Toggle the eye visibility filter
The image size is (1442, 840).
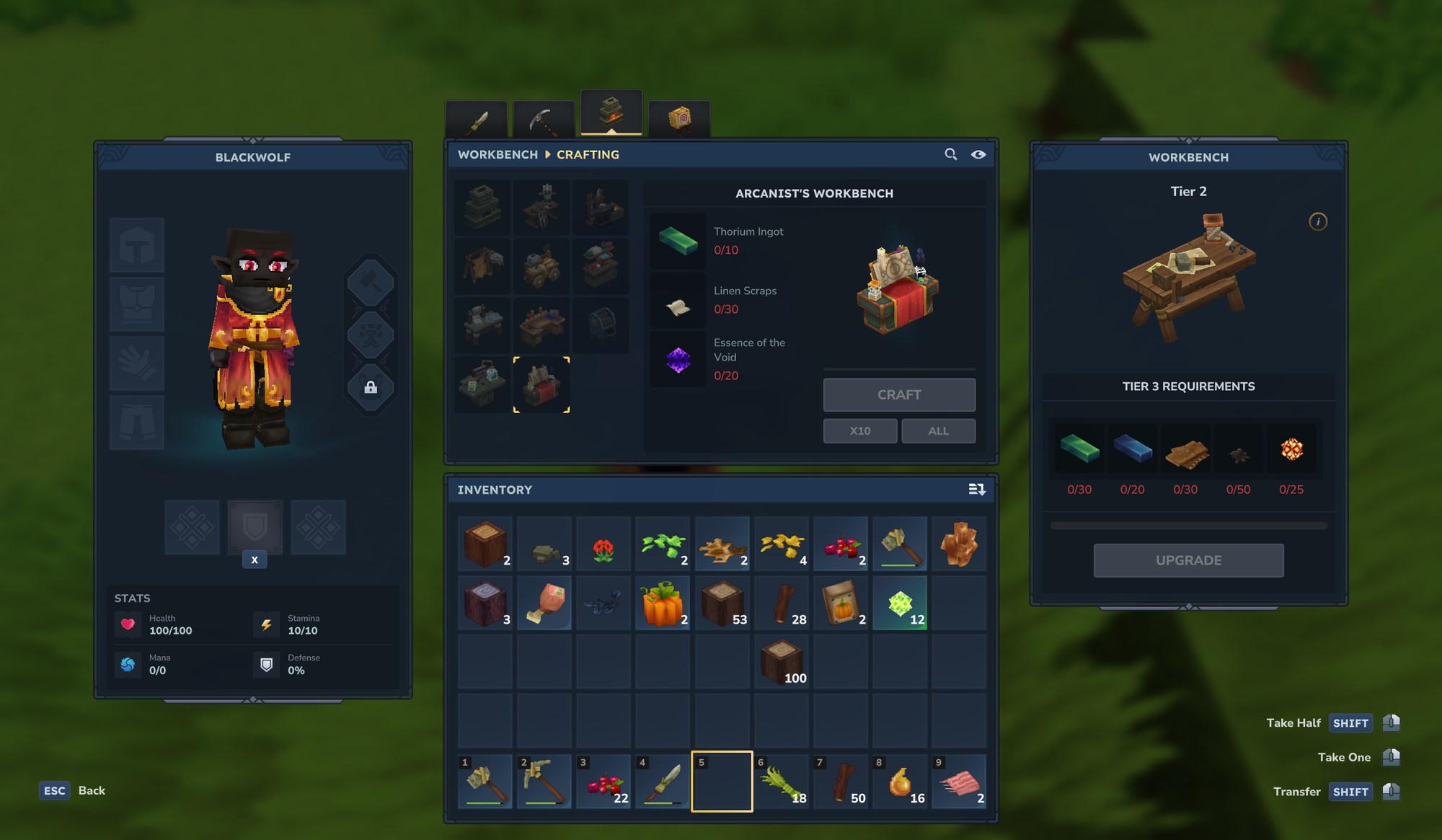(978, 154)
